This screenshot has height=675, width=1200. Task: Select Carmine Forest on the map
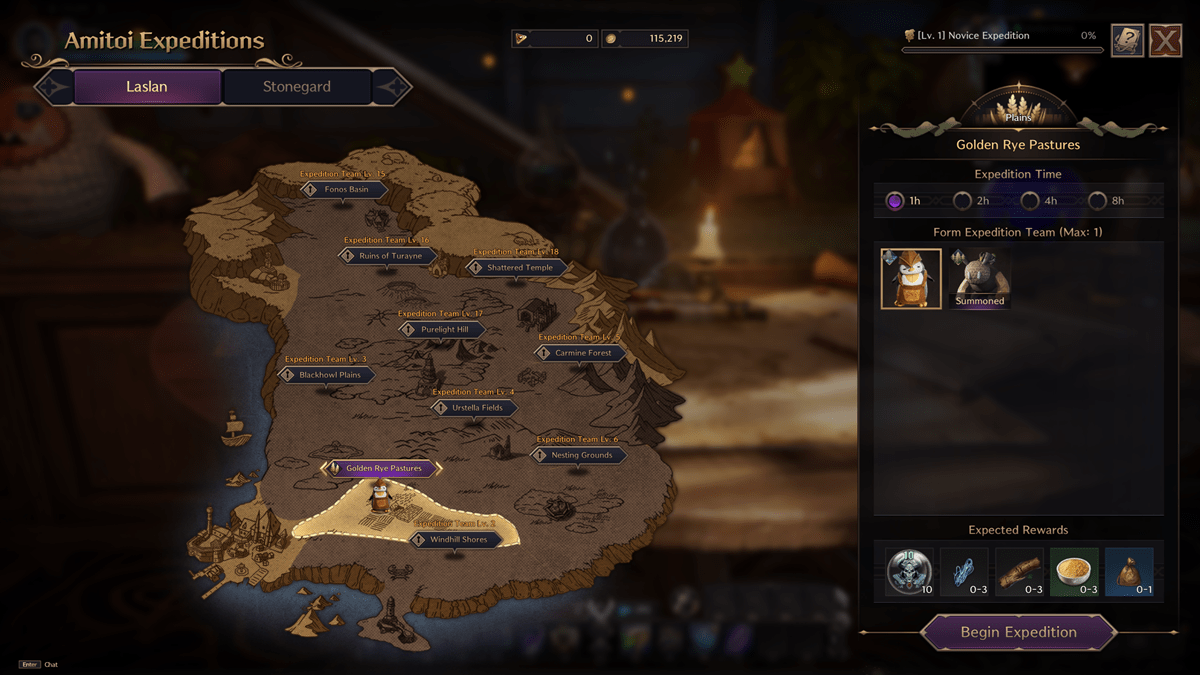[582, 353]
